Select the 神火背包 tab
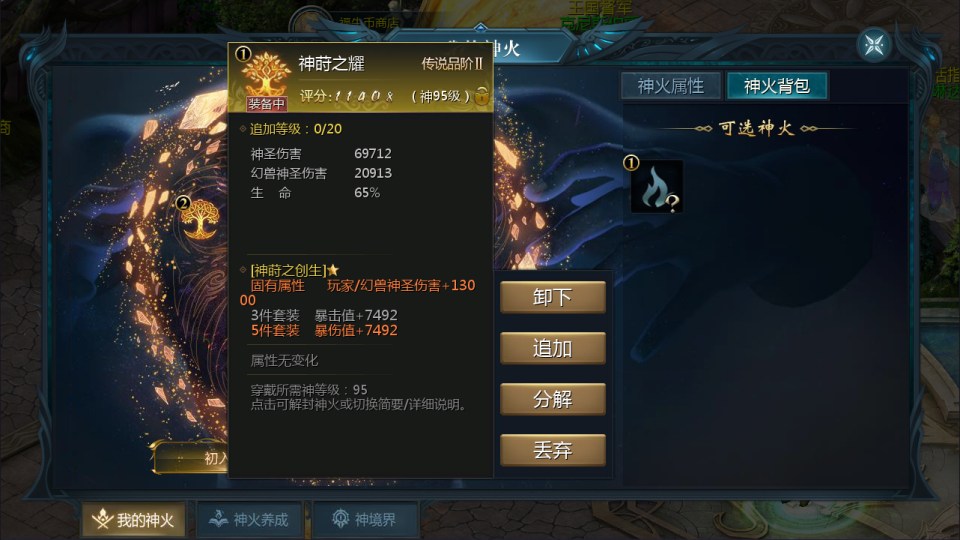The image size is (960, 540). (777, 86)
